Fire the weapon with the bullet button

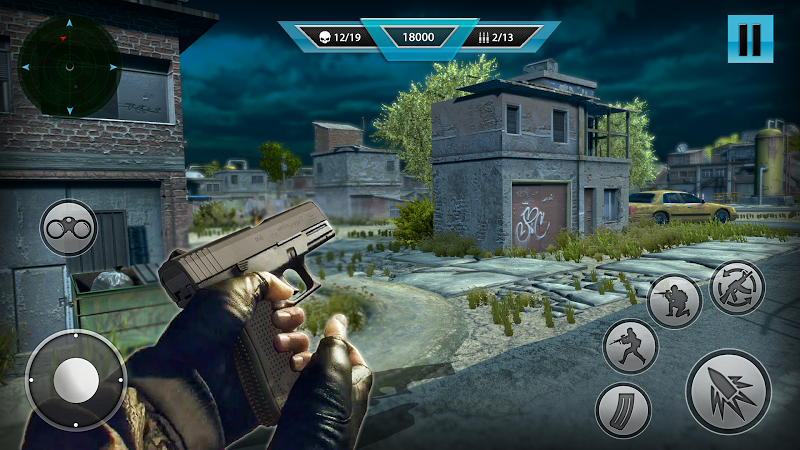click(728, 391)
